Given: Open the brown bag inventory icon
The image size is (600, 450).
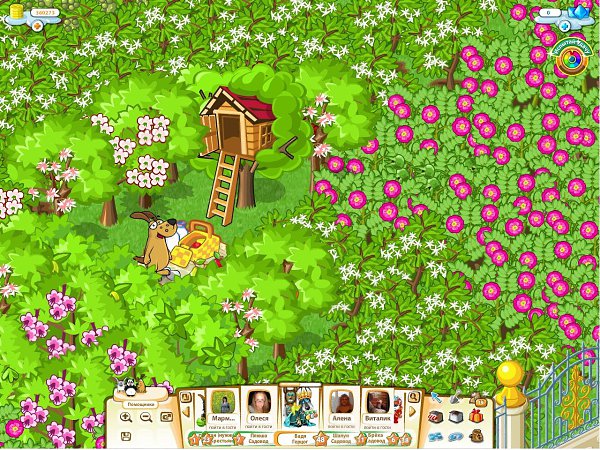Looking at the screenshot, I should coord(476,435).
